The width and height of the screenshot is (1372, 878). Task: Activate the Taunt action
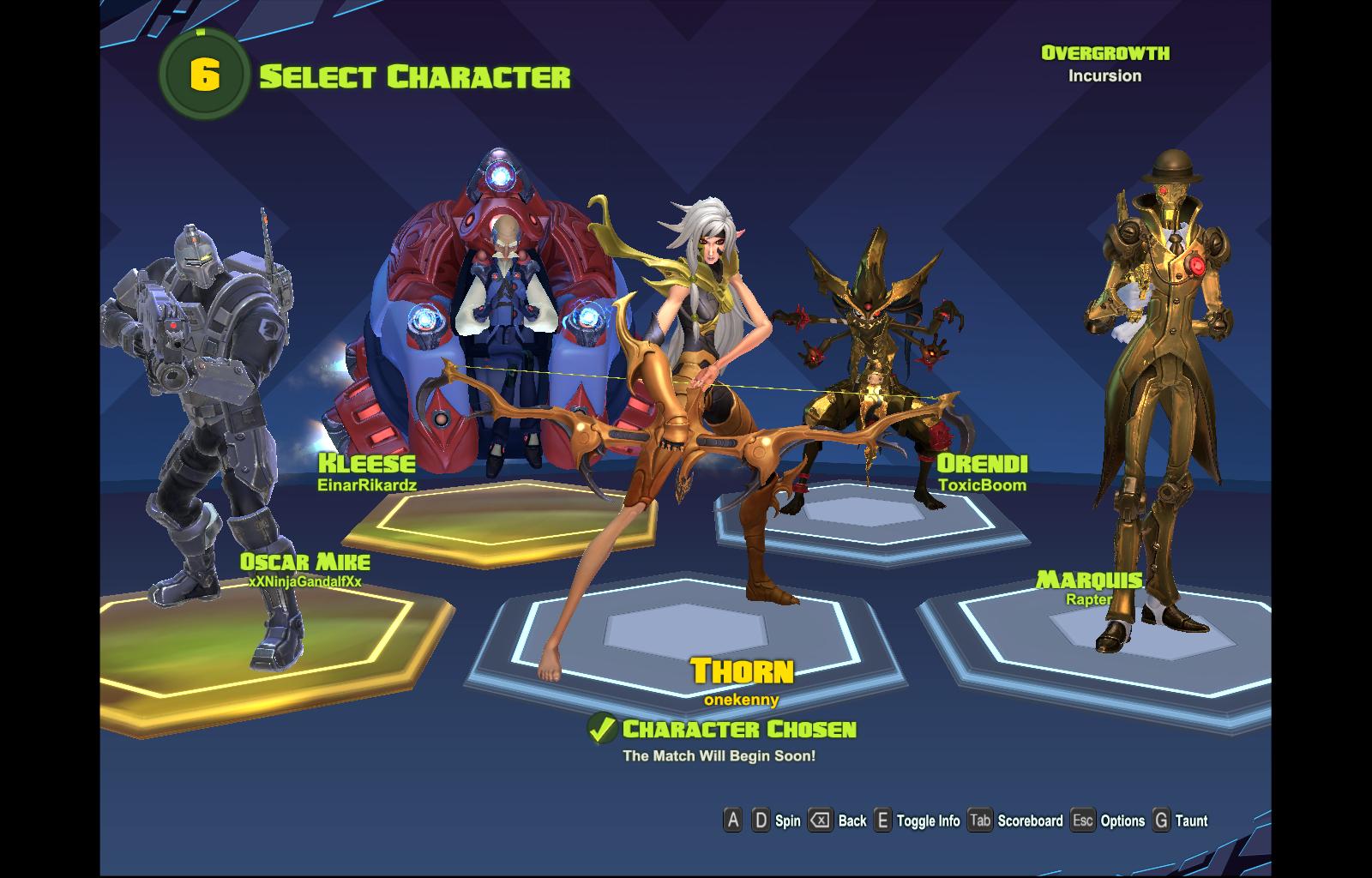coord(1180,821)
